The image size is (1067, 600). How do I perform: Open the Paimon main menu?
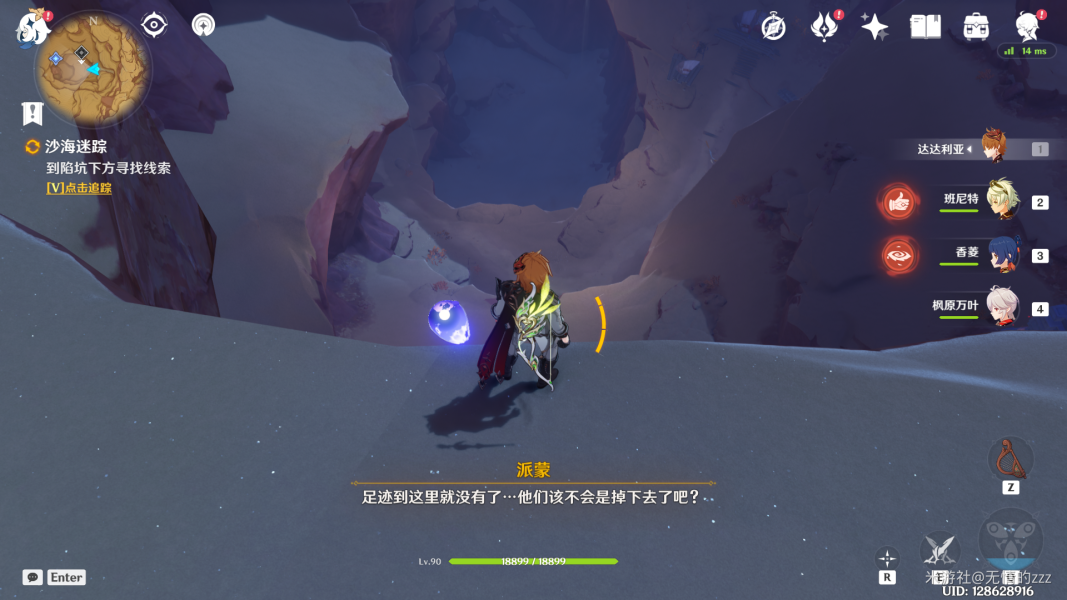(33, 29)
